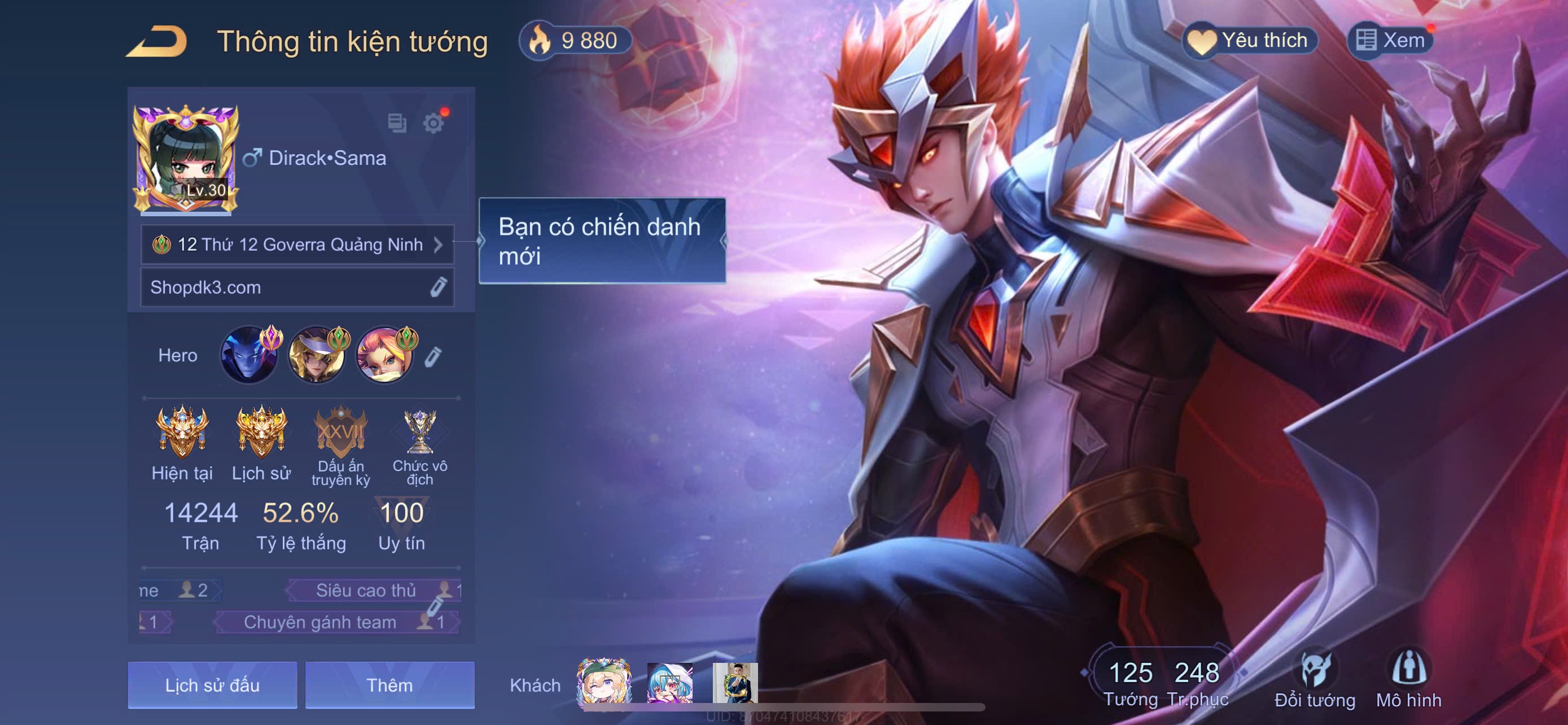This screenshot has height=725, width=1568.
Task: Click the Thêm button
Action: pos(389,685)
